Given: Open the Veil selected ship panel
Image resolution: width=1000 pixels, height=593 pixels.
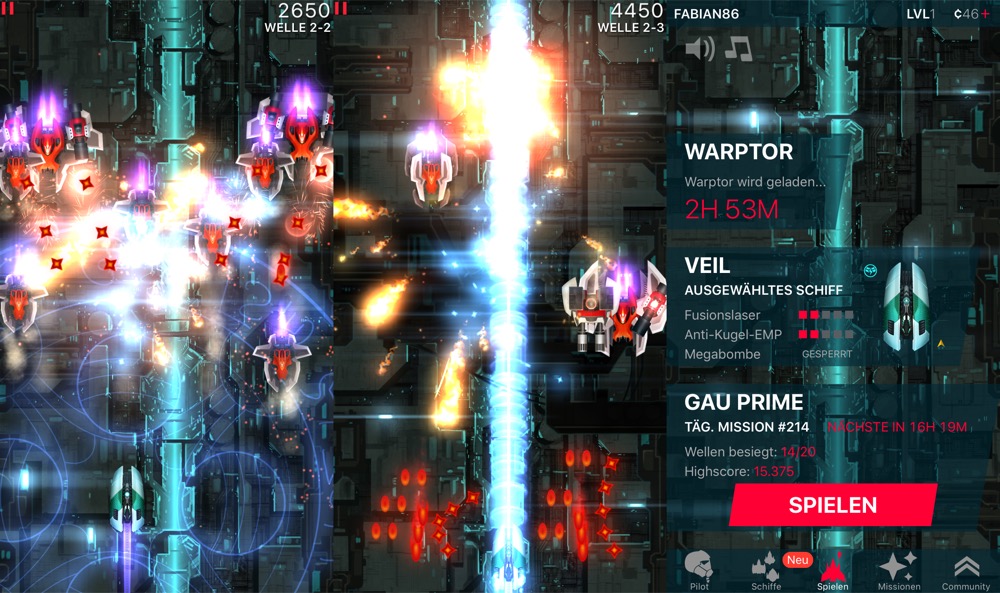Looking at the screenshot, I should [x=832, y=310].
